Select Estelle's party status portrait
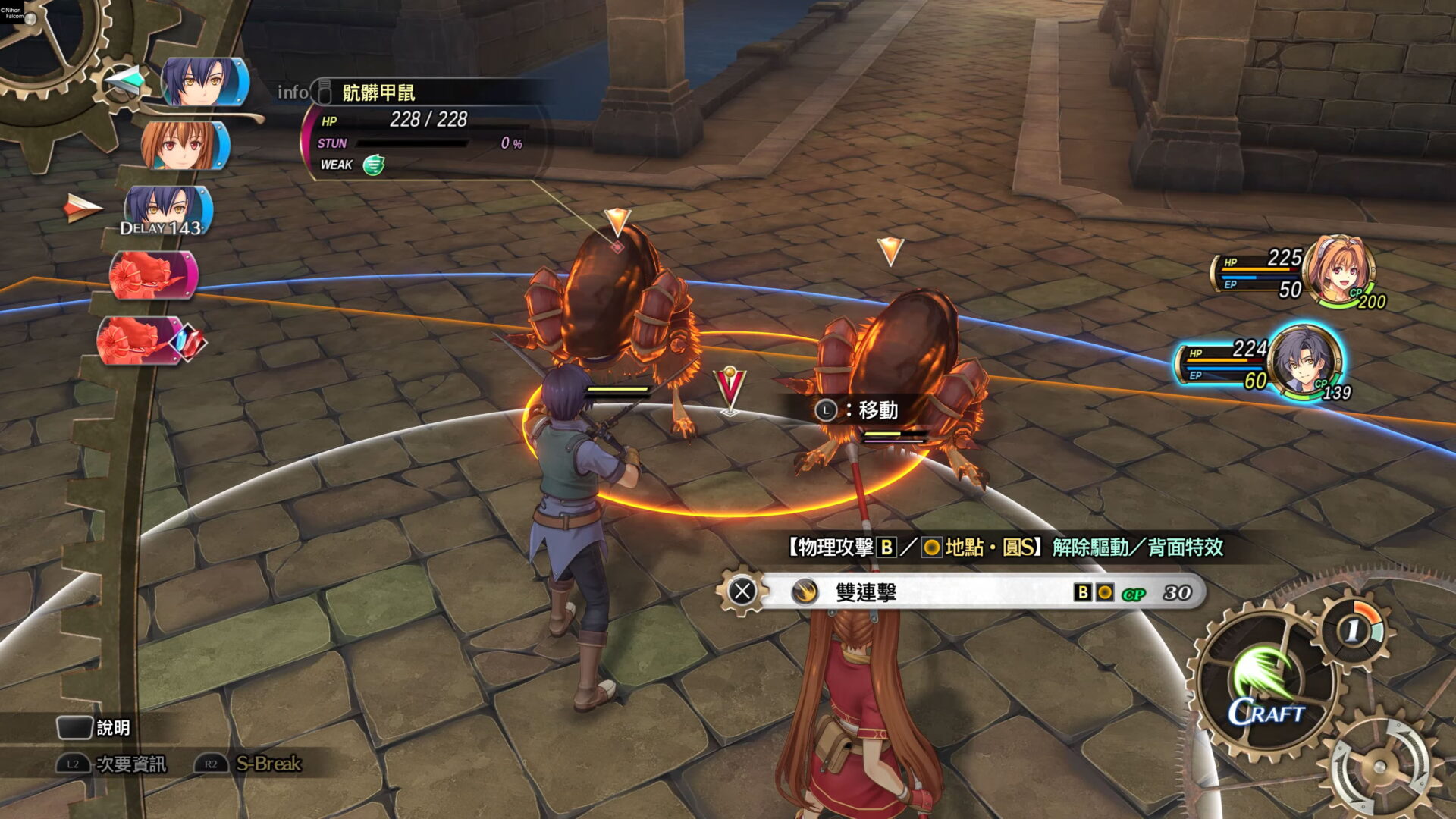Screen dimensions: 1456x819 [x=1338, y=271]
